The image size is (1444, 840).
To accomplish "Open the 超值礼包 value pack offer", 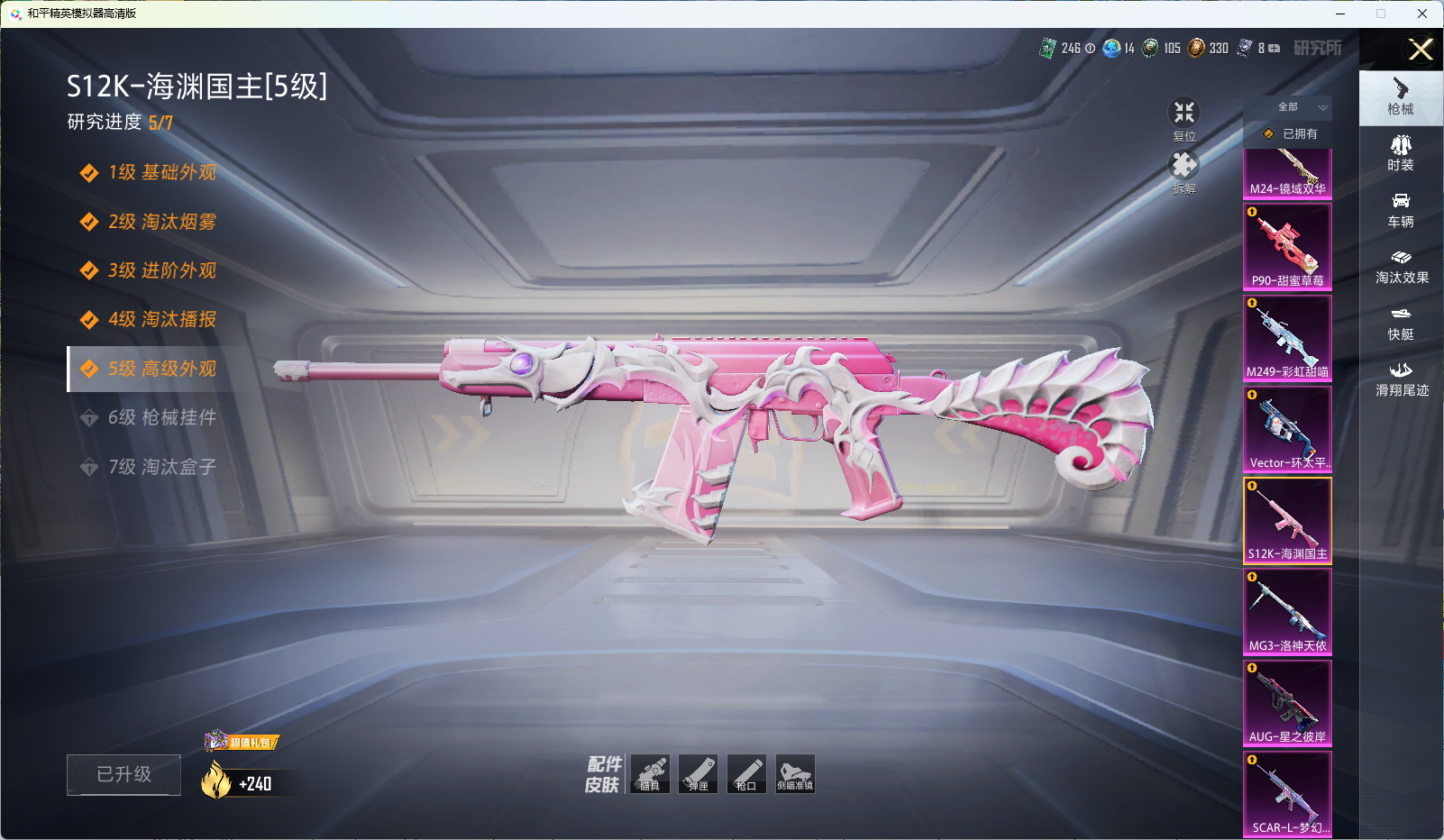I will [x=243, y=742].
